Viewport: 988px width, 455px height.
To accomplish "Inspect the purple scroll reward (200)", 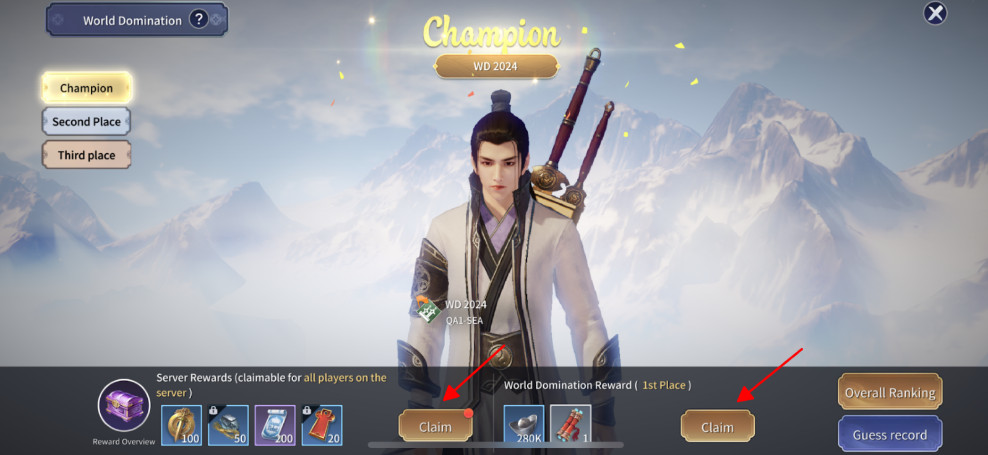I will coord(275,425).
